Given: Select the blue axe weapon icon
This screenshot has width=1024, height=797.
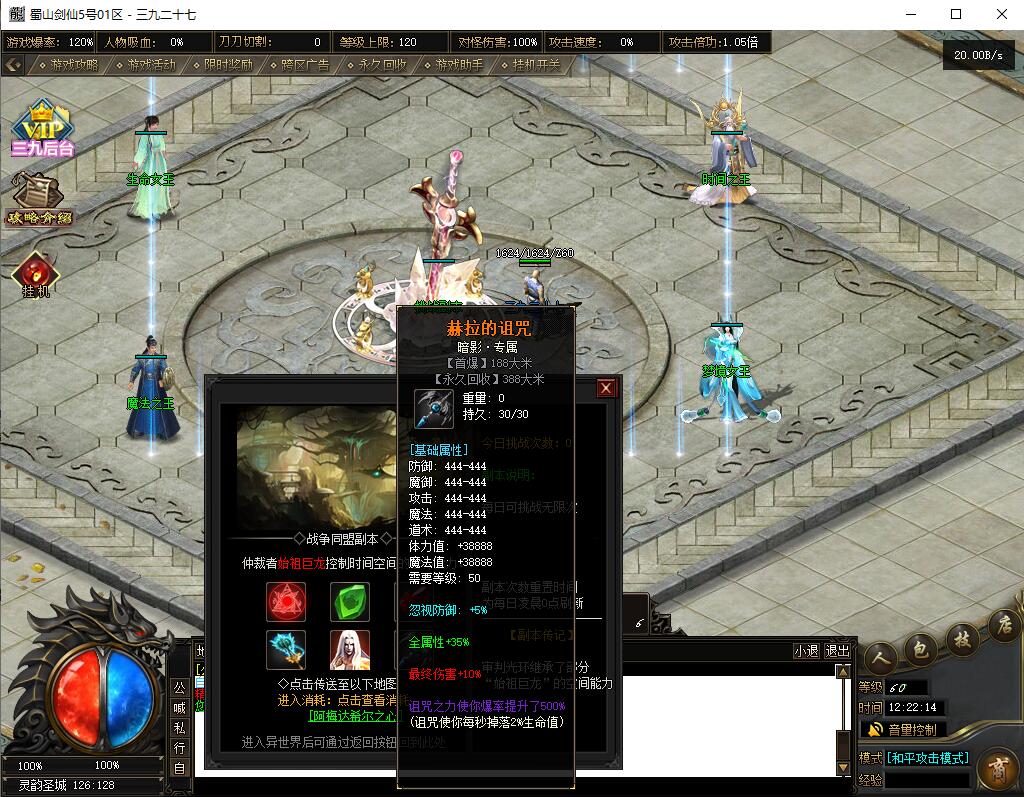Looking at the screenshot, I should click(286, 650).
